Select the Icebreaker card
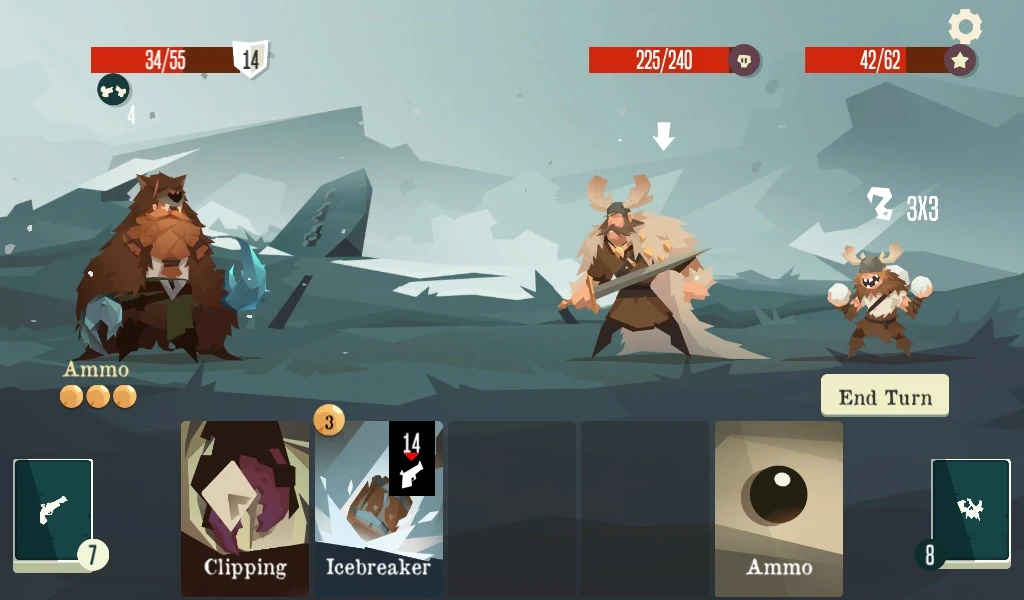Viewport: 1024px width, 600px height. pyautogui.click(x=378, y=510)
